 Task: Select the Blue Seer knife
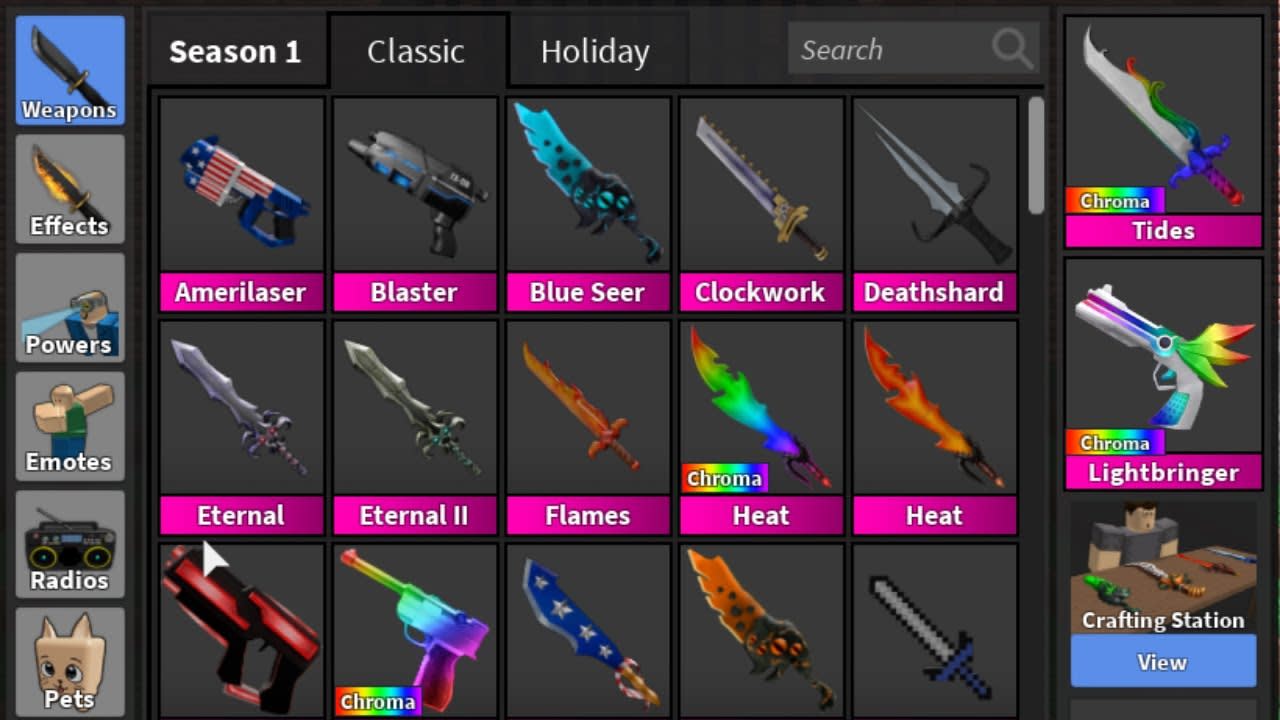[587, 204]
